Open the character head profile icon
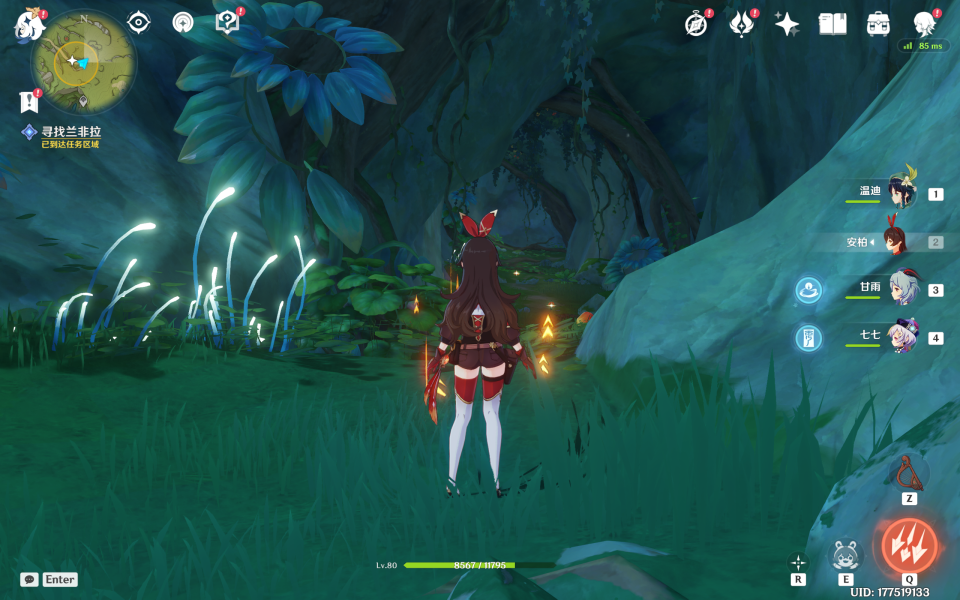Viewport: 960px width, 600px height. click(924, 24)
